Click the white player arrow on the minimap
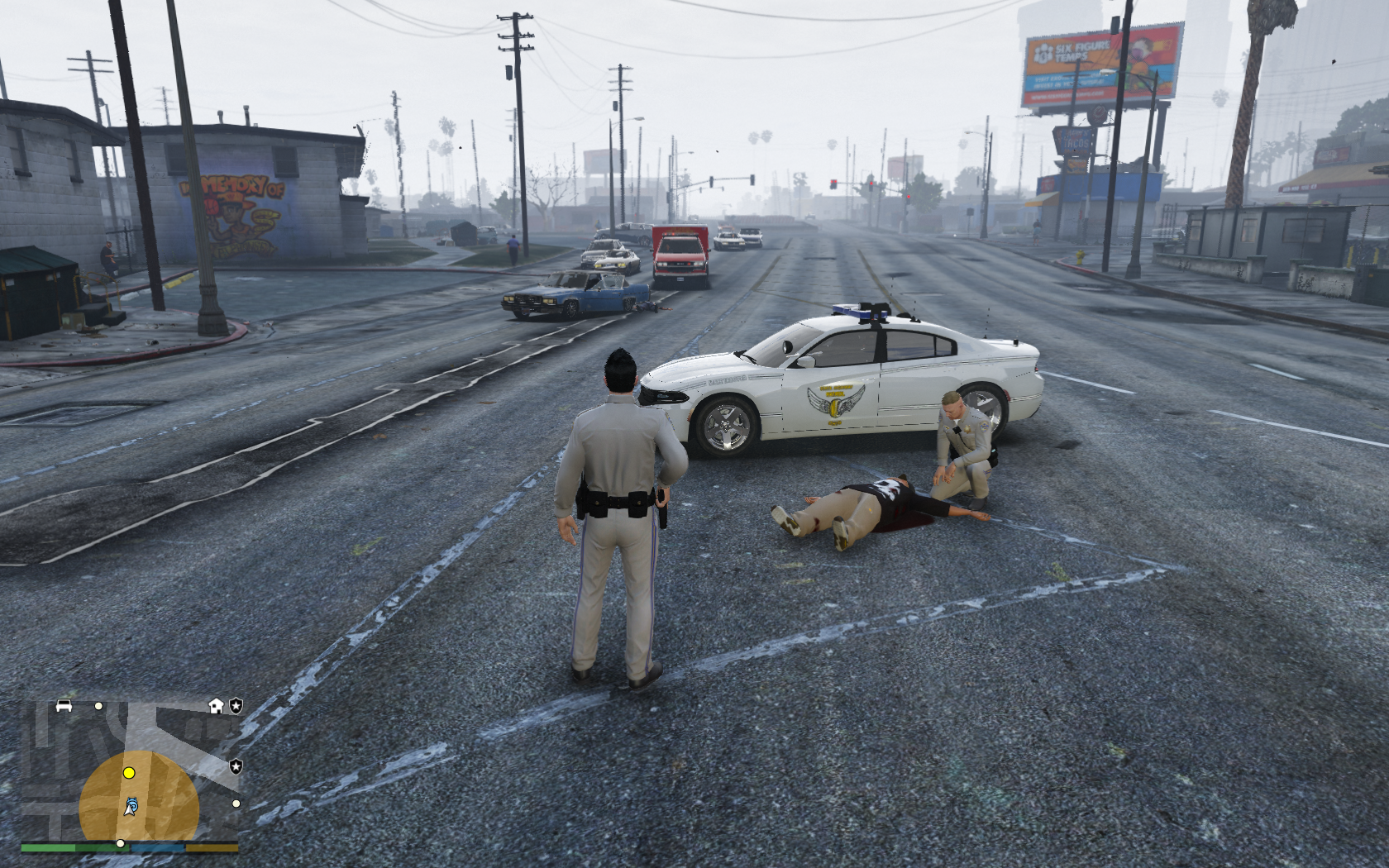Viewport: 1389px width, 868px height. point(131,807)
